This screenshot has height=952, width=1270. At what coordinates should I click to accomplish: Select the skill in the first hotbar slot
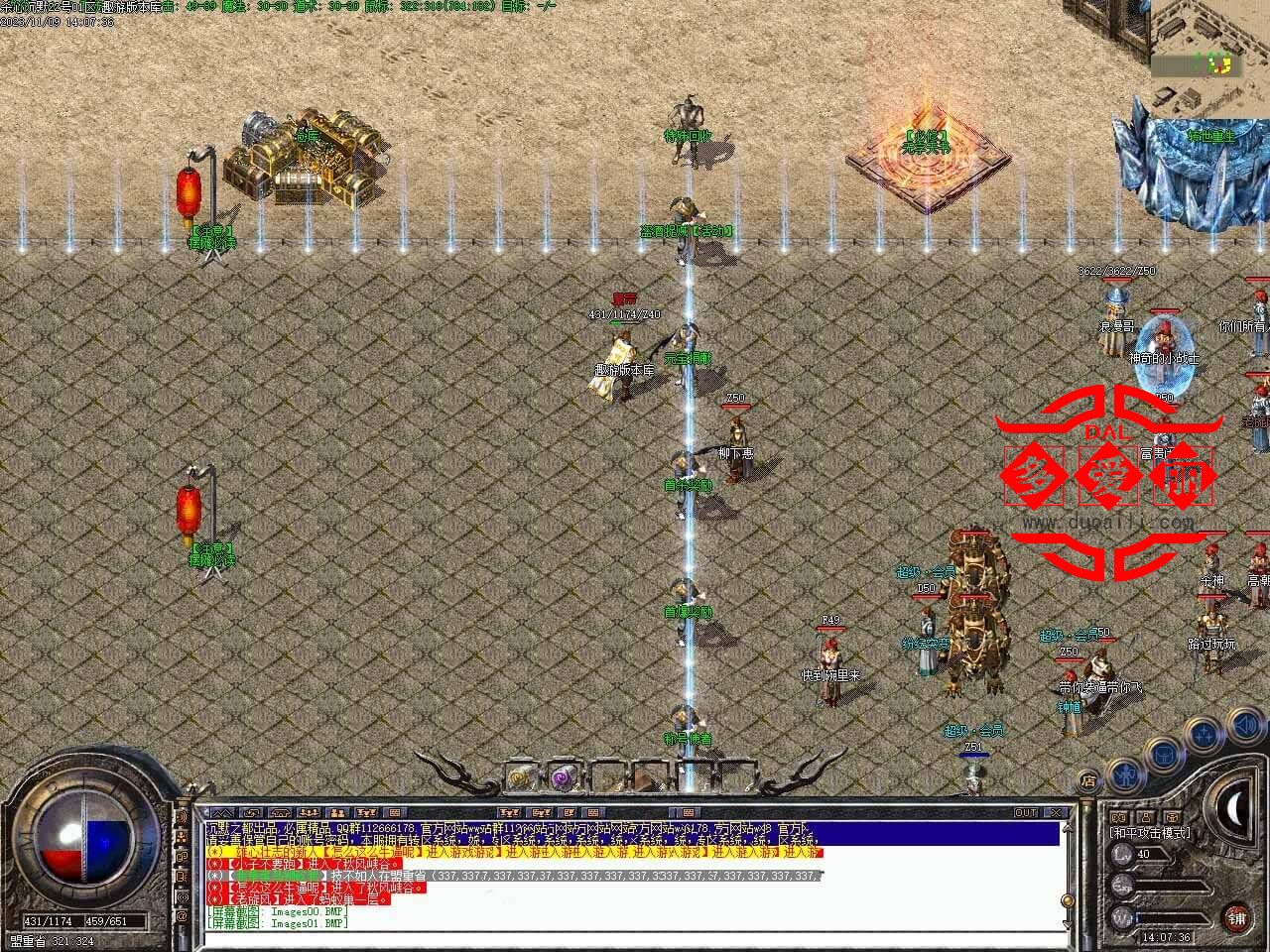pos(519,777)
